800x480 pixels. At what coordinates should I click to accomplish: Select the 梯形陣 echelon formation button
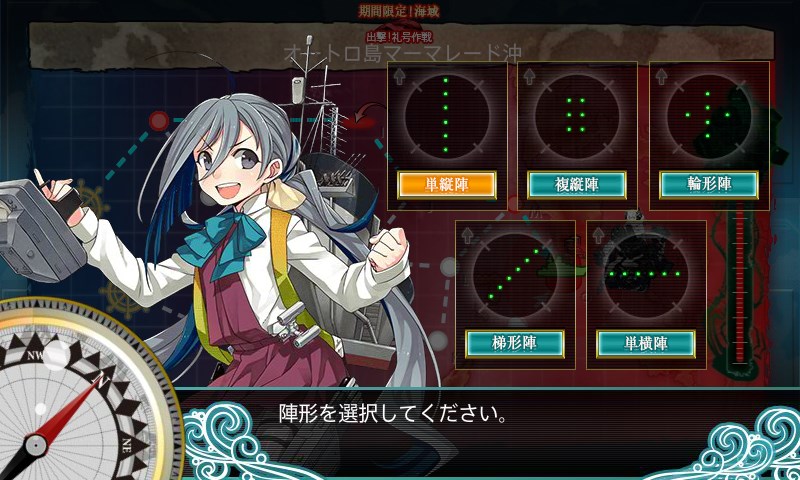(x=515, y=343)
